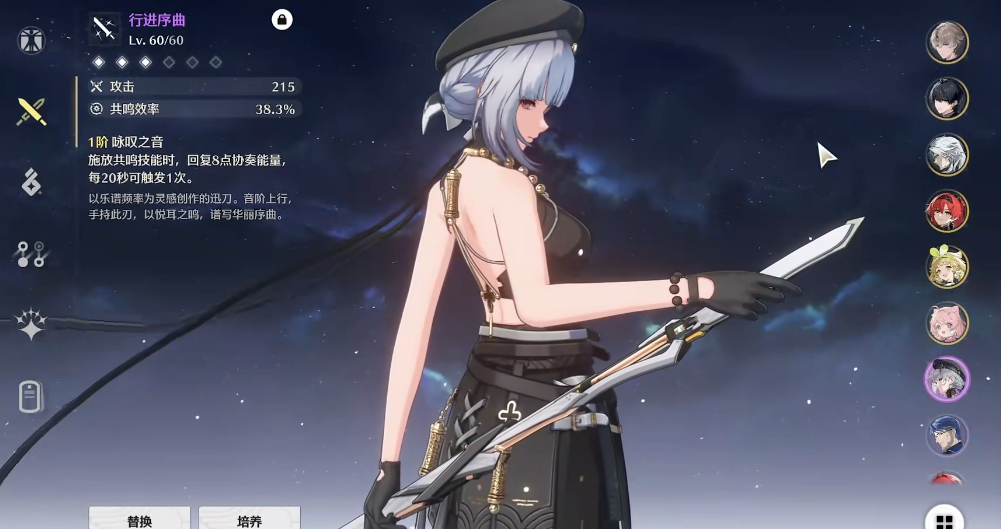The image size is (1001, 529).
Task: Switch to the forte skill-tree tab
Action: (32, 254)
